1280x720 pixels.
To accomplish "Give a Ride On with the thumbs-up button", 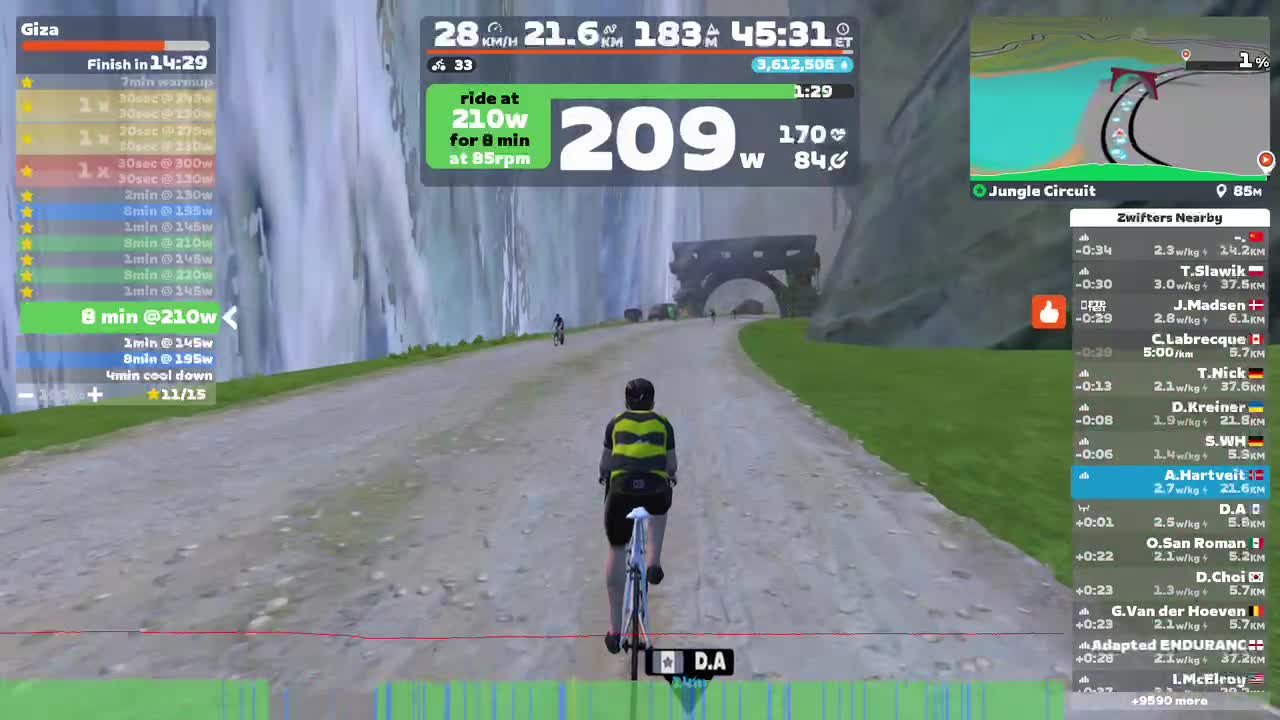I will 1048,312.
